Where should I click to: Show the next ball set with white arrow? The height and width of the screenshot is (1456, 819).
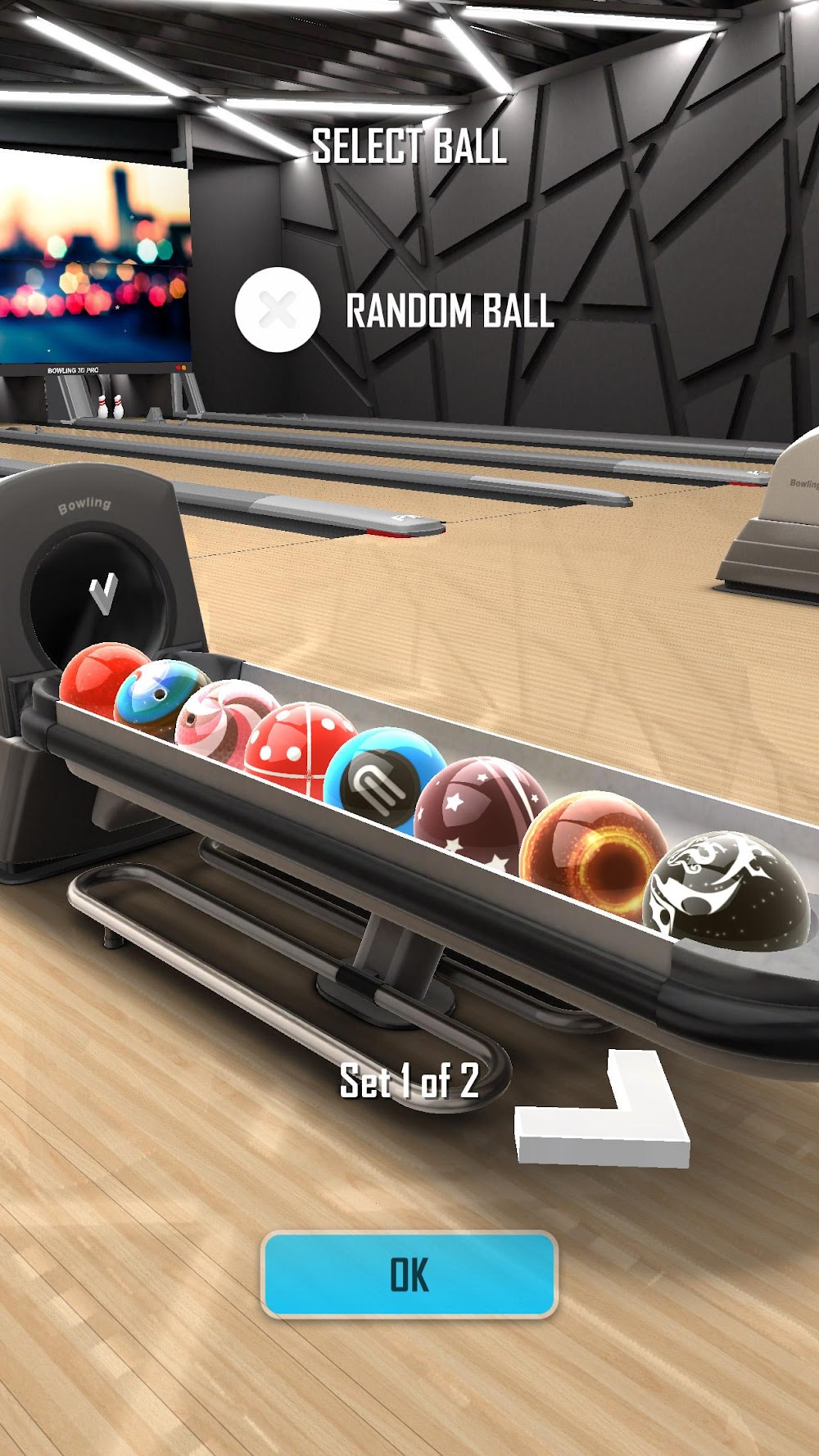coord(606,1114)
